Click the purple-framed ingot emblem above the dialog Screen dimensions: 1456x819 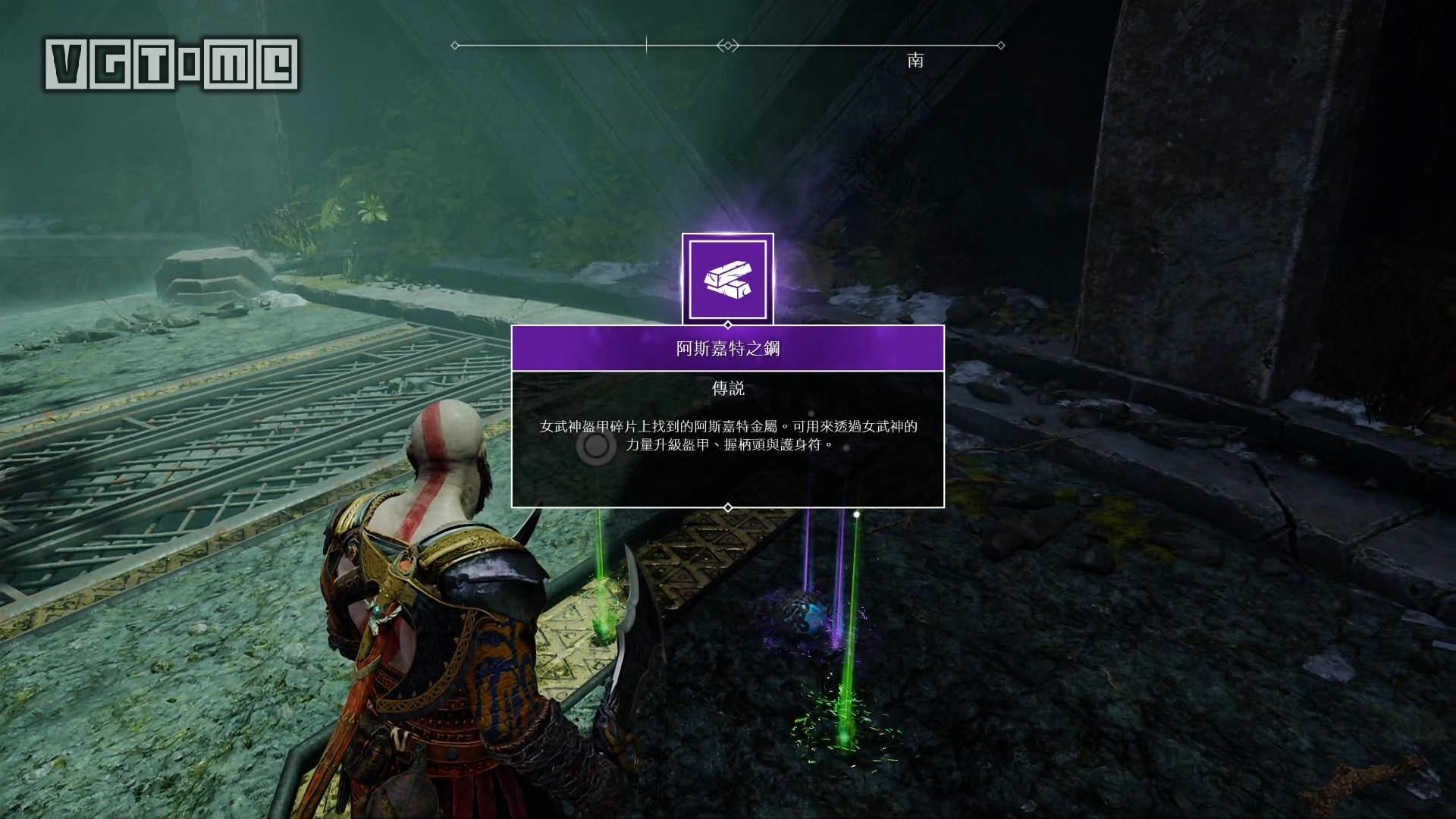point(728,278)
